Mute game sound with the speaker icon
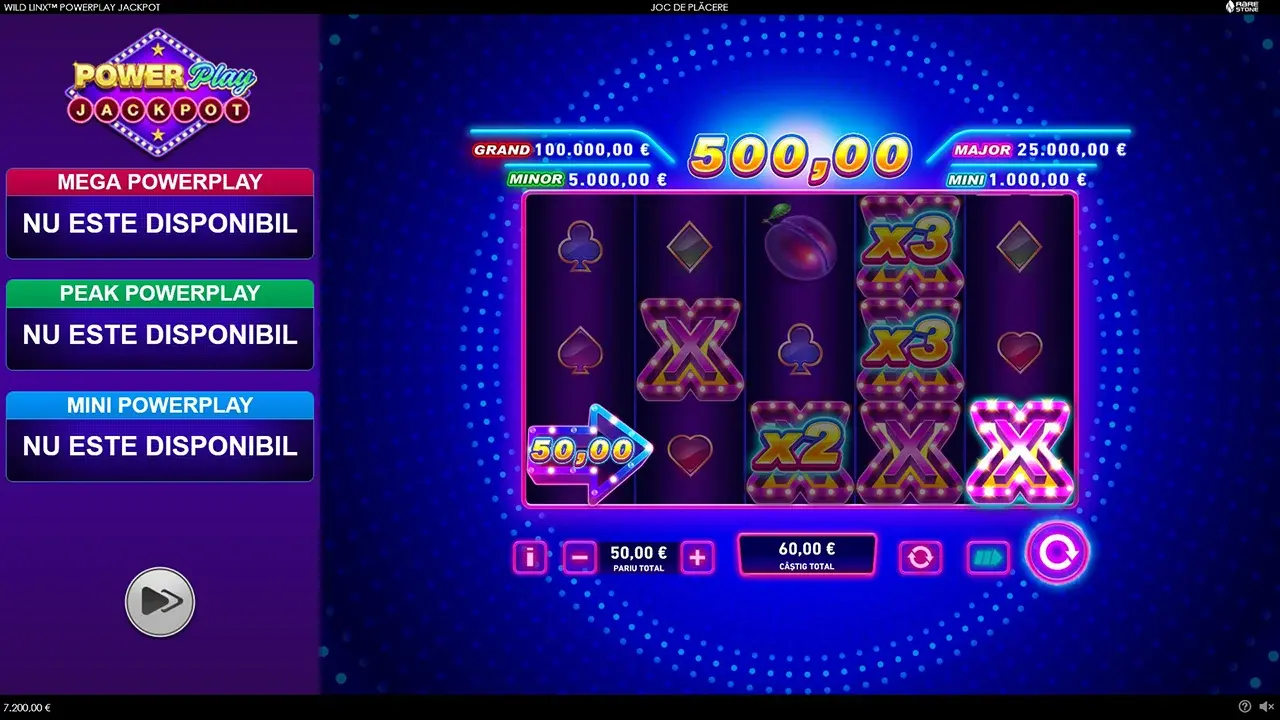Image resolution: width=1280 pixels, height=720 pixels. [x=1264, y=708]
